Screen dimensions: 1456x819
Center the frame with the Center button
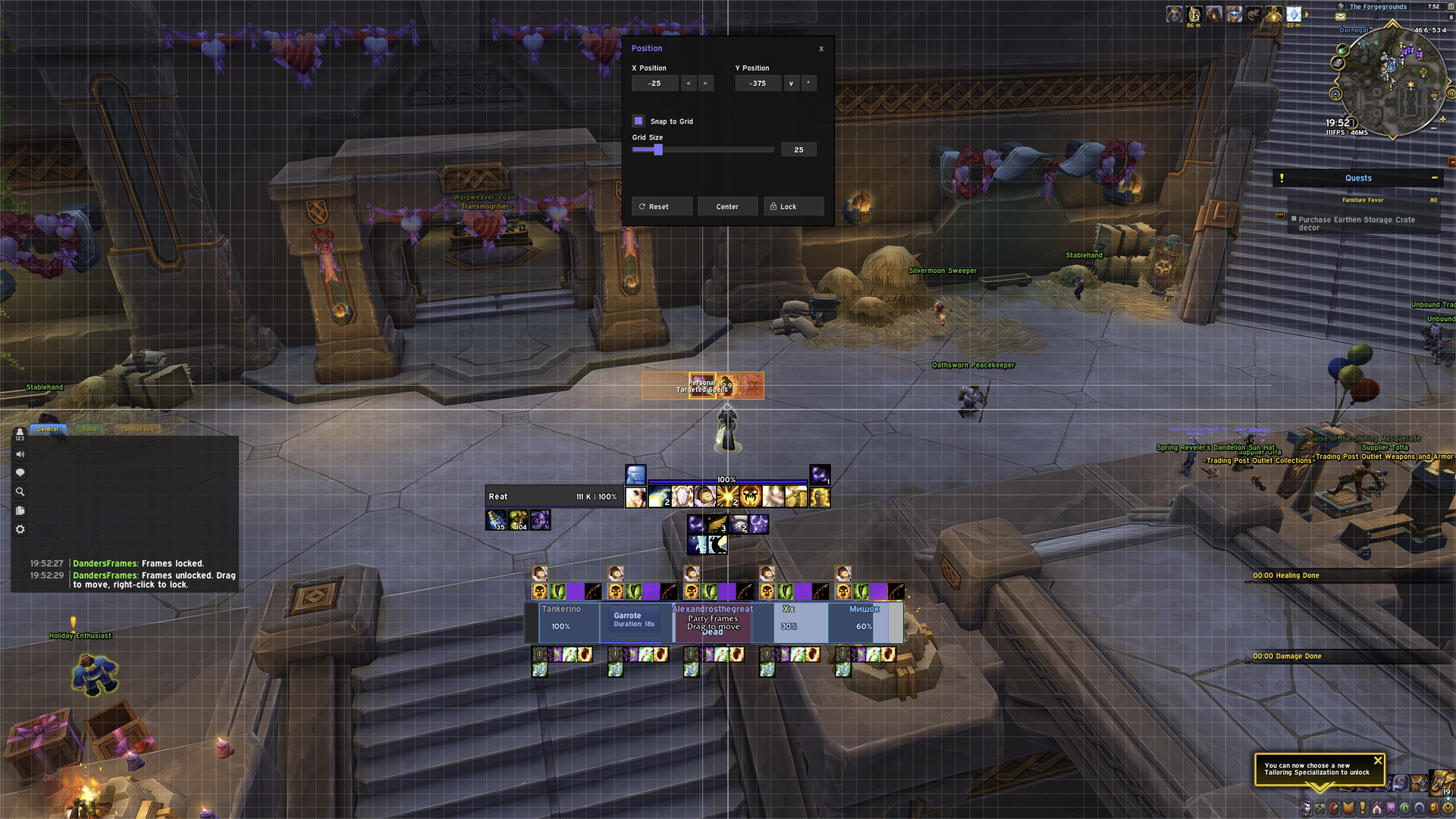point(727,206)
